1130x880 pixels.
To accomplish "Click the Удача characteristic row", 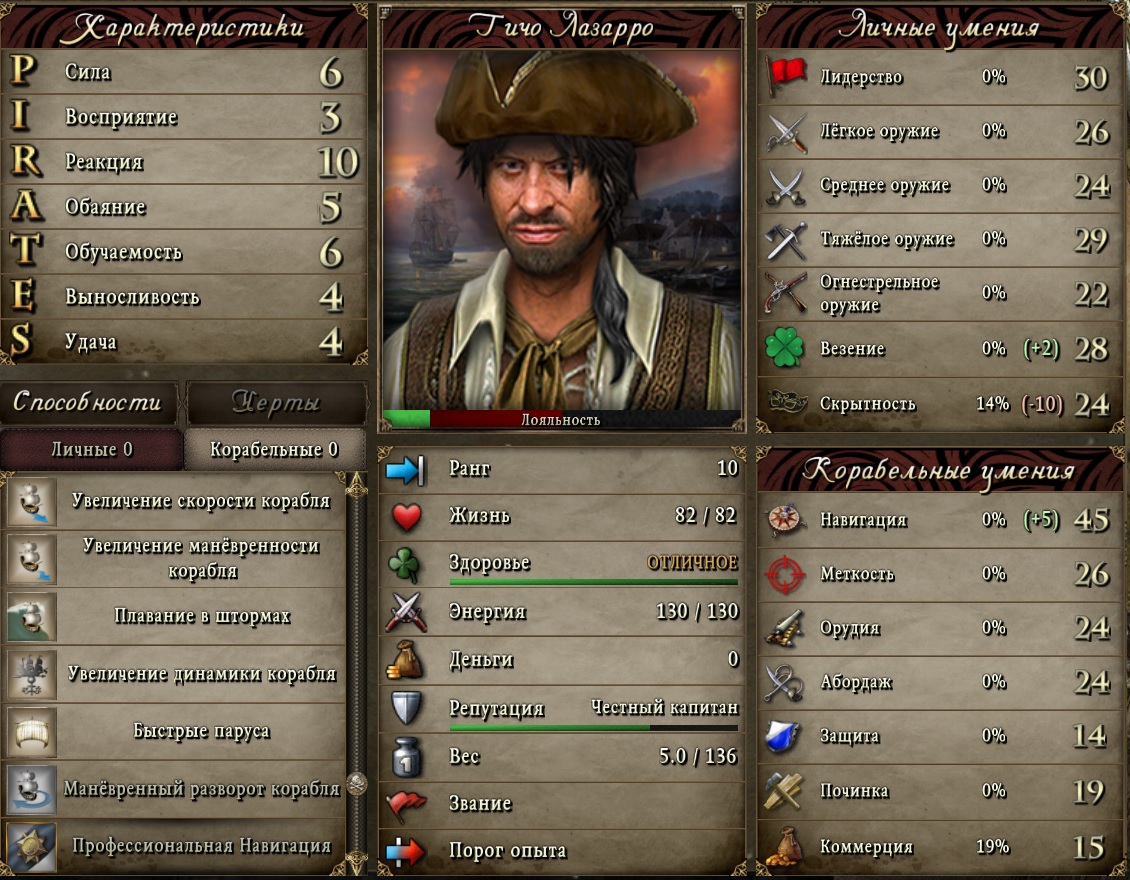I will point(185,342).
